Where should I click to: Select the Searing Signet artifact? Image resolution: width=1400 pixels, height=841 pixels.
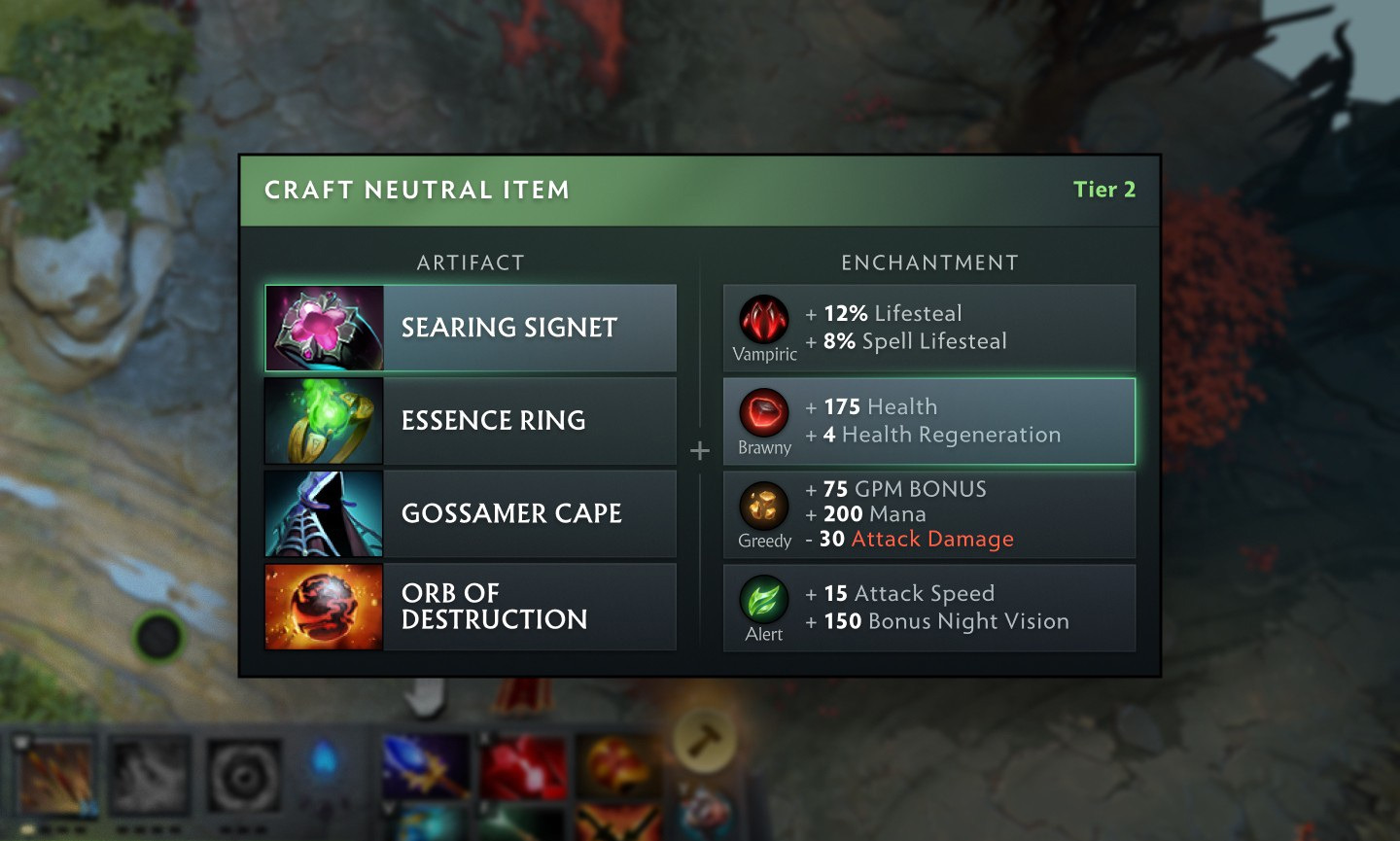(471, 328)
